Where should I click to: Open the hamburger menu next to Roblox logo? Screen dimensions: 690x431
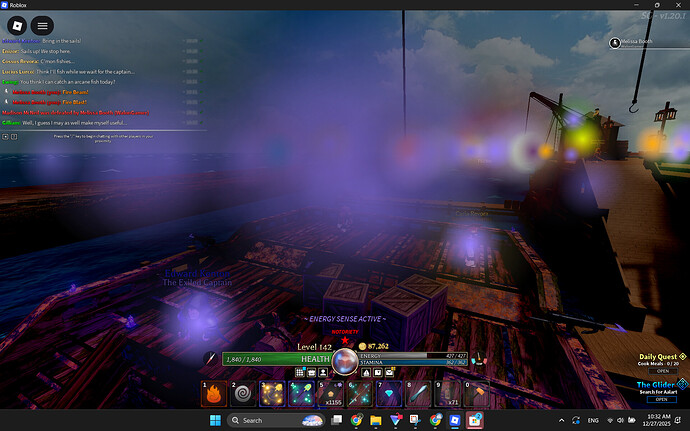[43, 24]
